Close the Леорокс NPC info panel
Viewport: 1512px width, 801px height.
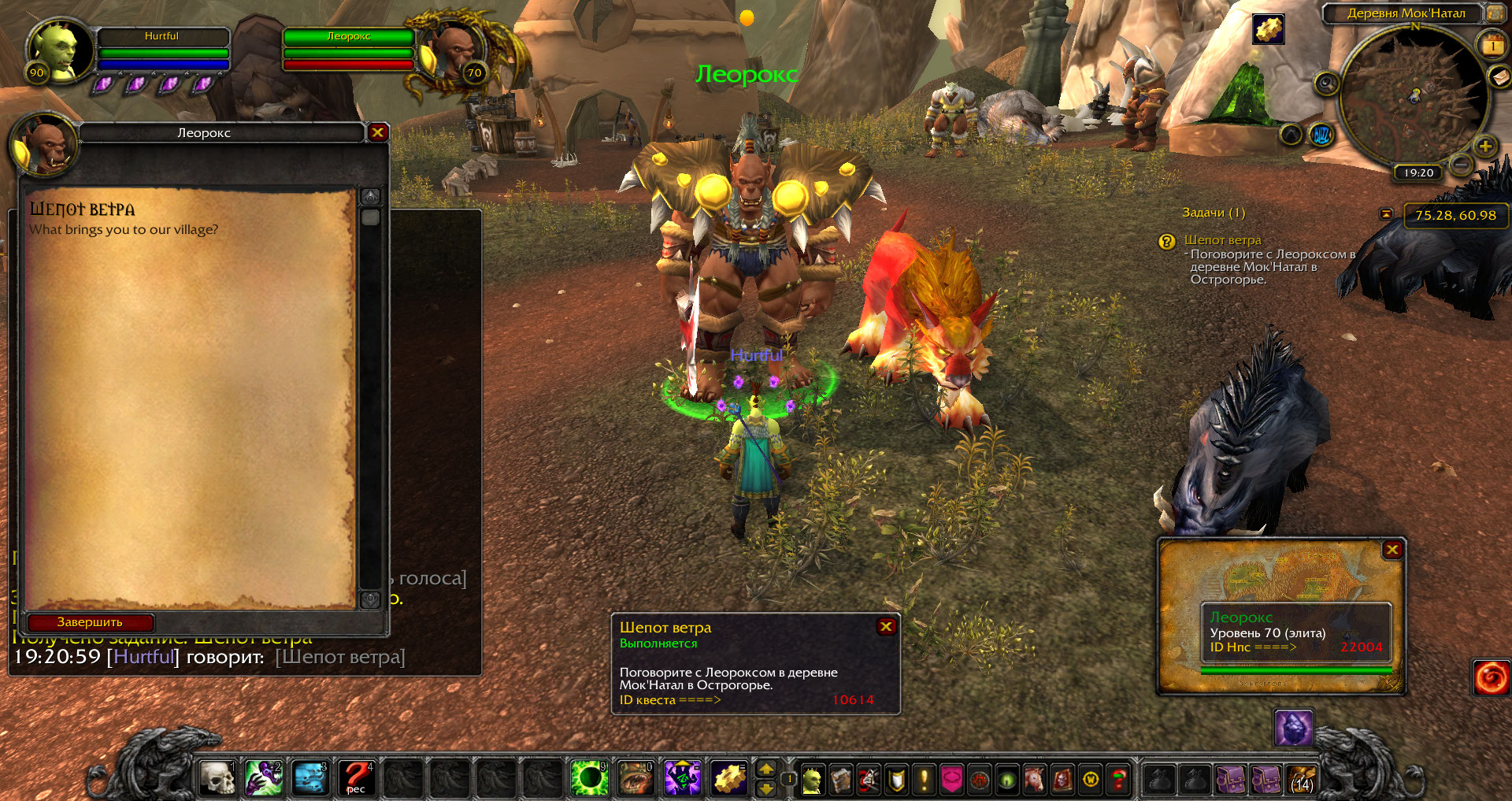pyautogui.click(x=1392, y=550)
